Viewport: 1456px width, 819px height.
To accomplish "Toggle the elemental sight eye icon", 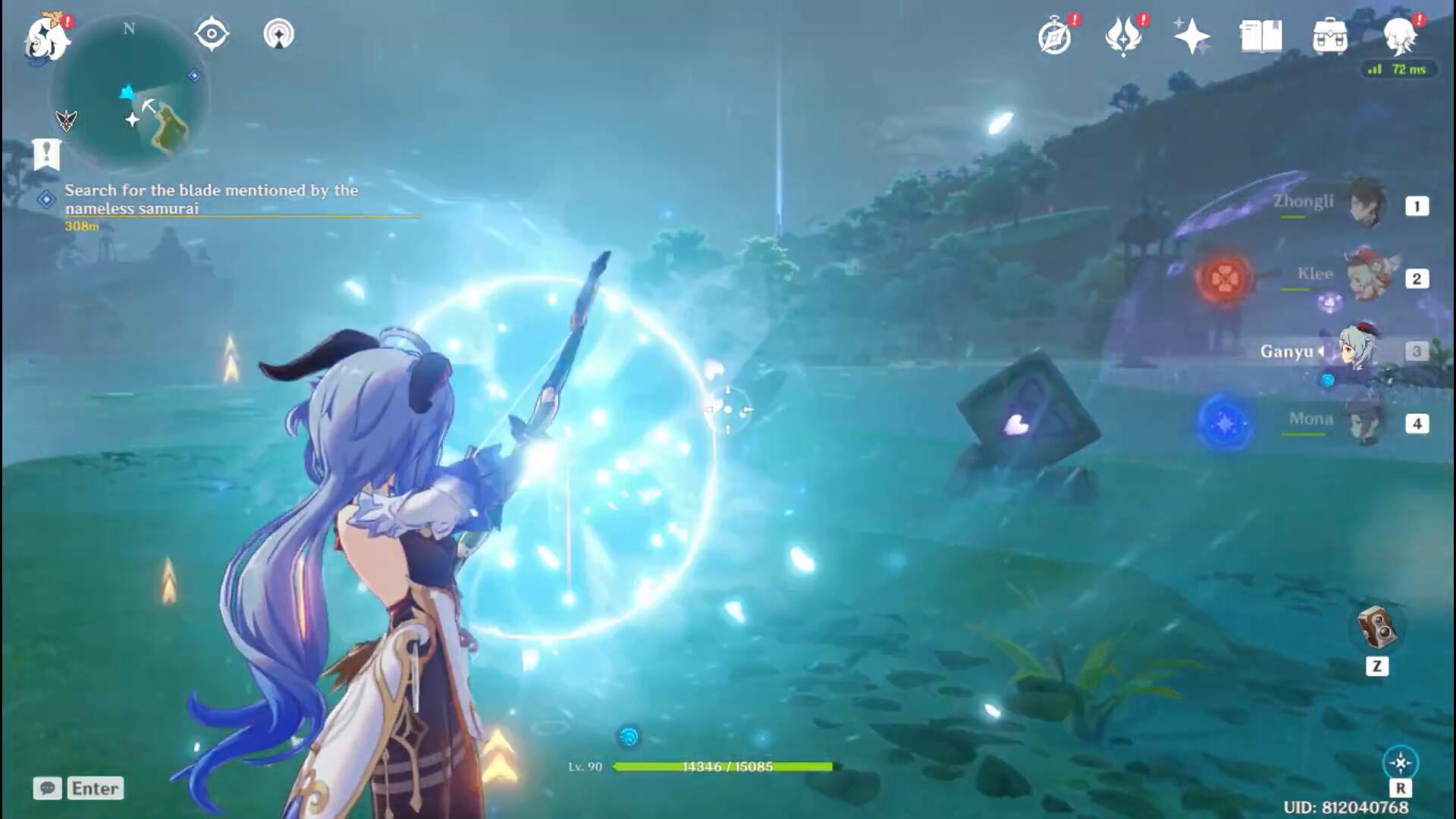I will pyautogui.click(x=211, y=34).
